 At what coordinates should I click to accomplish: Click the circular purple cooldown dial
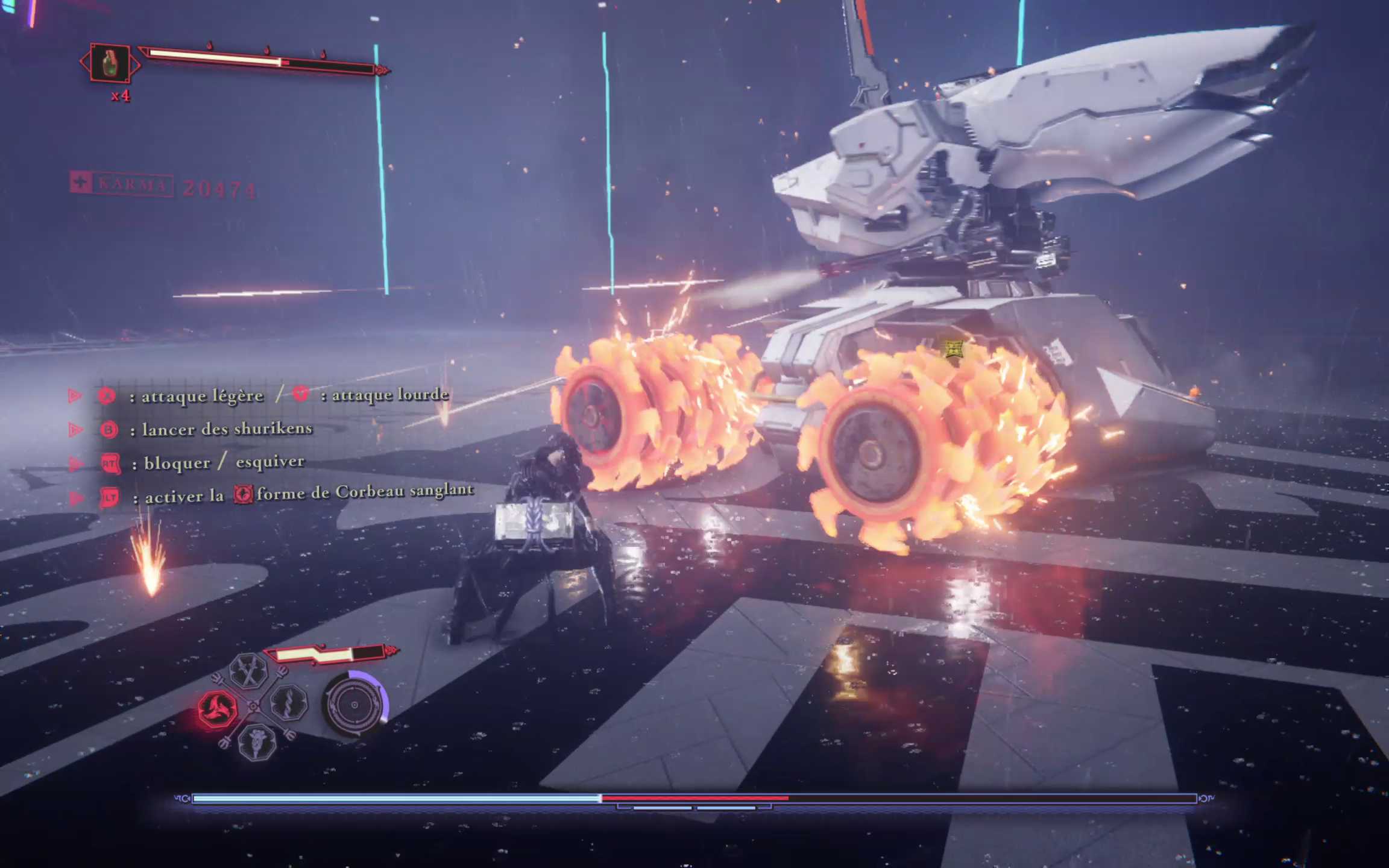pos(354,704)
